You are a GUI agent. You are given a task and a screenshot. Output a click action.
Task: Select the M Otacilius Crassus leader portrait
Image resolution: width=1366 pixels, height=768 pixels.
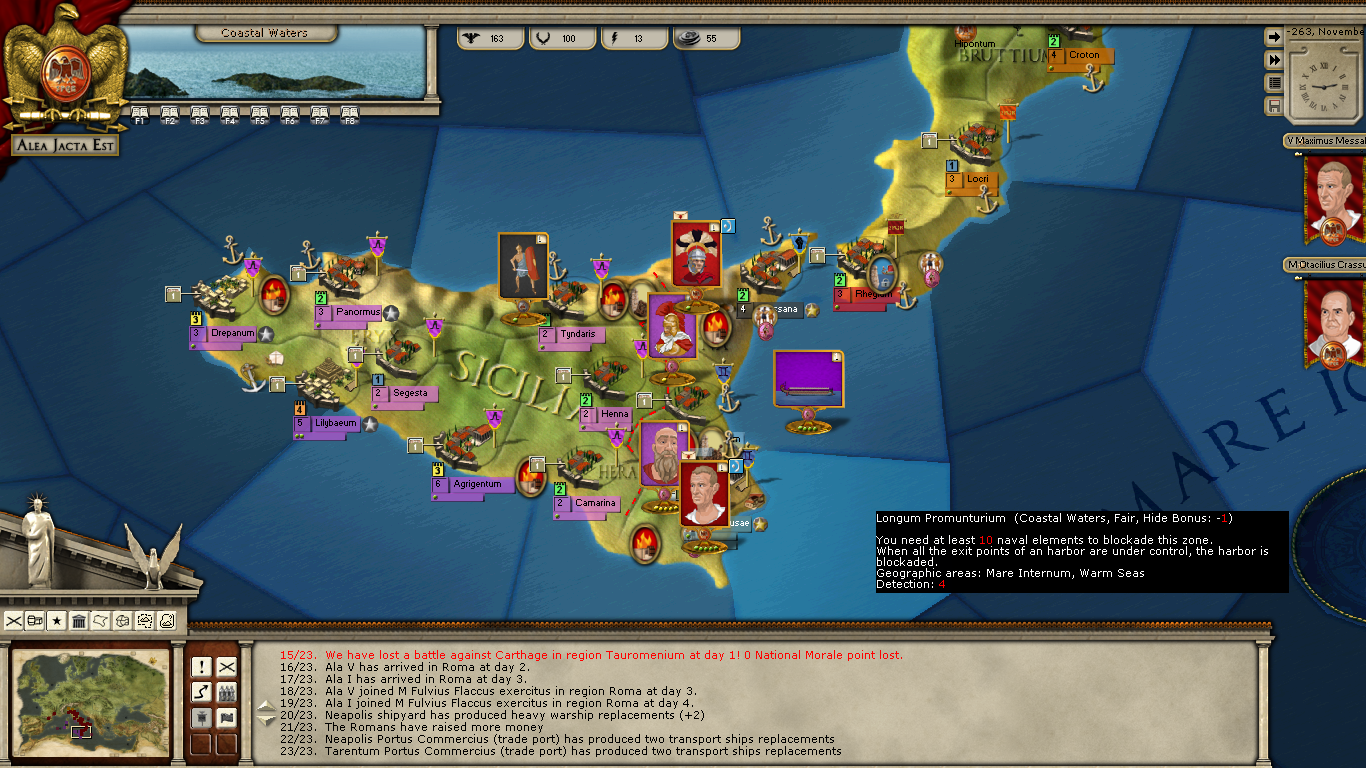click(1334, 322)
